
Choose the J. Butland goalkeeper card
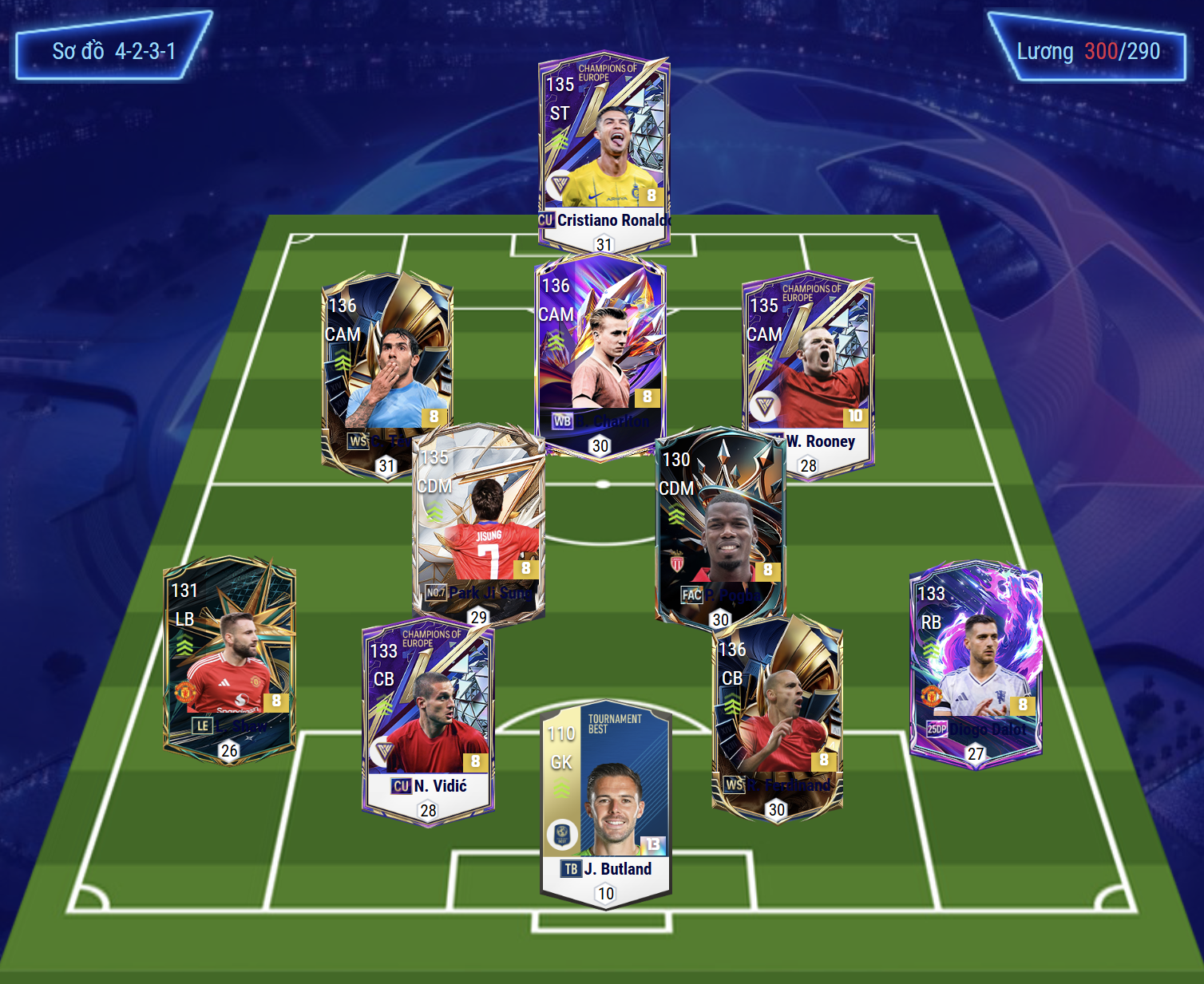click(x=606, y=798)
